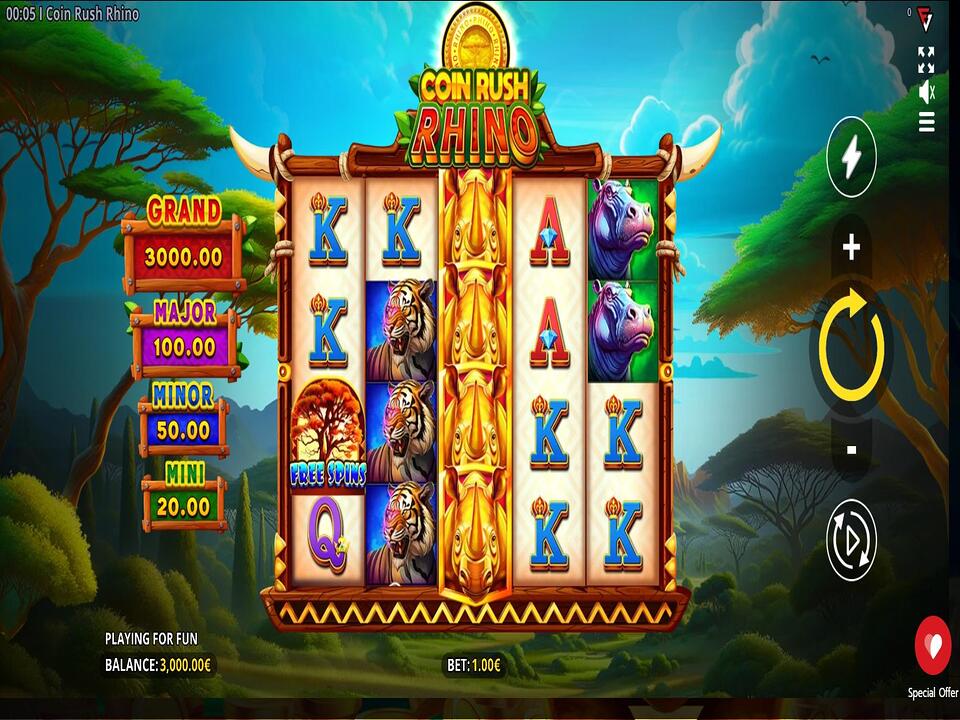960x720 pixels.
Task: Click the red provider logo icon
Action: pyautogui.click(x=926, y=18)
